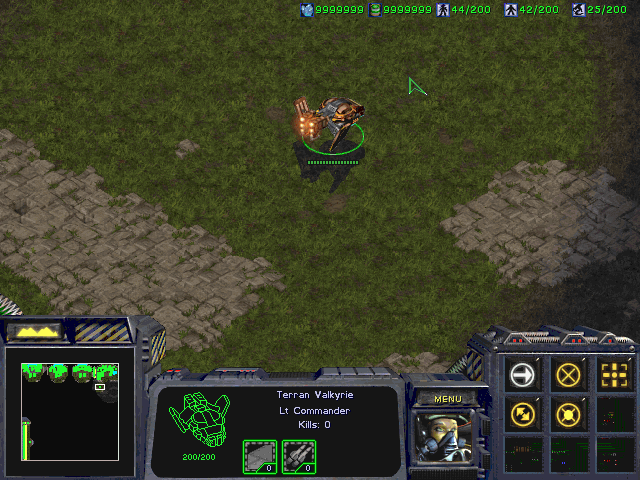Click on the minimap
Screen dimensions: 640x480
click(70, 410)
